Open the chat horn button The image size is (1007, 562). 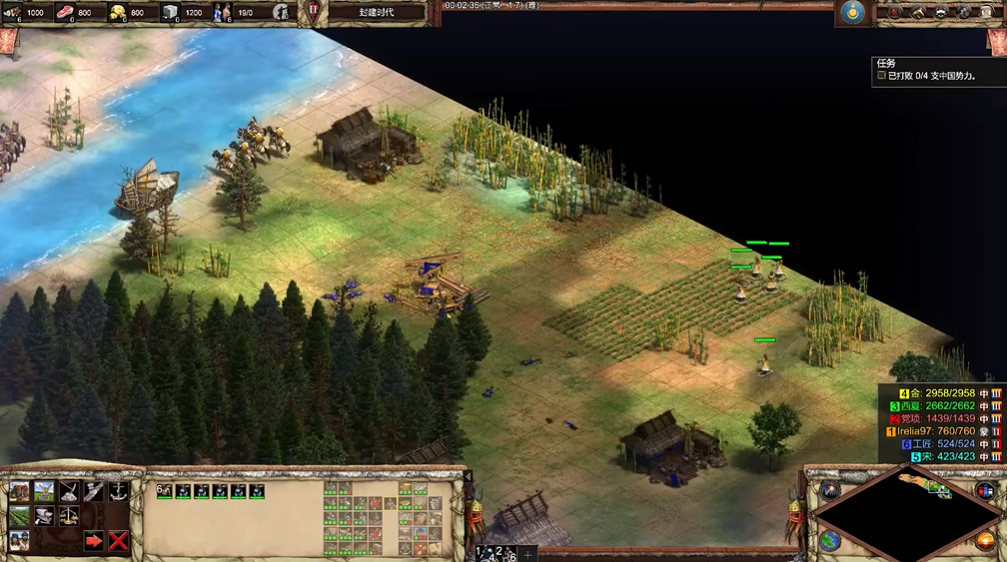[917, 12]
